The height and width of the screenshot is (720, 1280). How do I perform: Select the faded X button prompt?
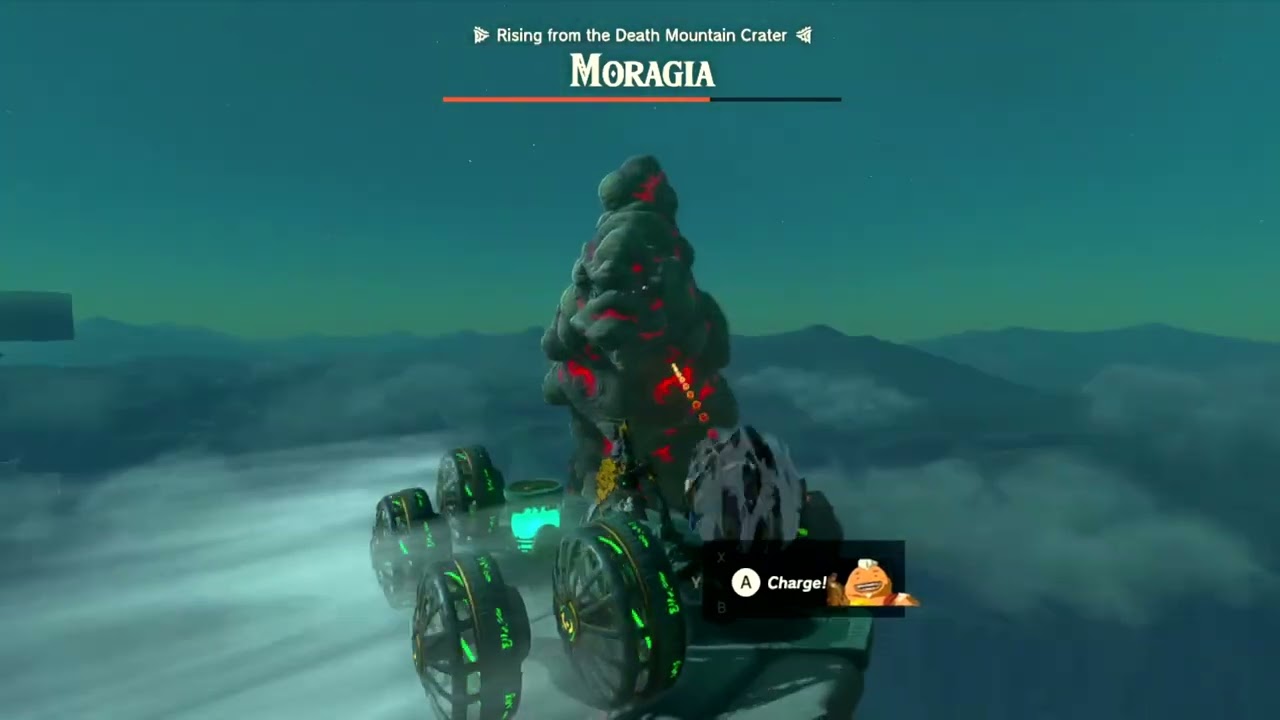(x=720, y=557)
